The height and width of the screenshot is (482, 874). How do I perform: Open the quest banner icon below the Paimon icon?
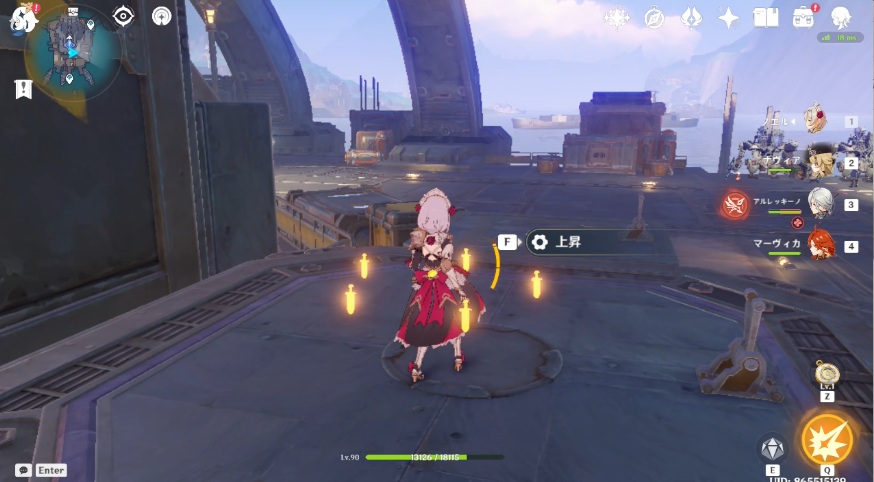click(x=23, y=89)
